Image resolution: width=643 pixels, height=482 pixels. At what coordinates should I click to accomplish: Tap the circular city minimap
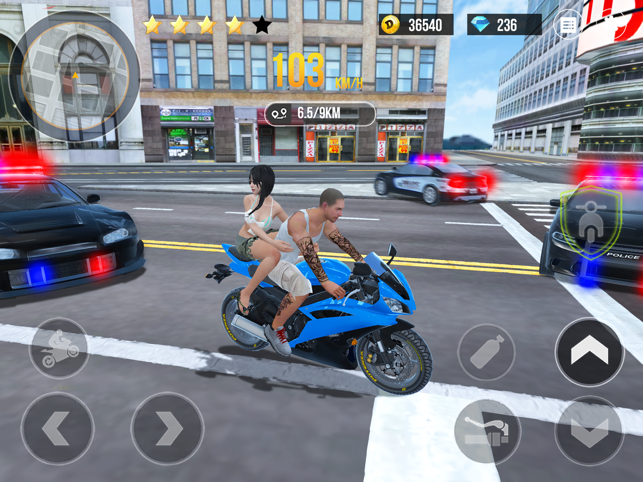(x=74, y=77)
